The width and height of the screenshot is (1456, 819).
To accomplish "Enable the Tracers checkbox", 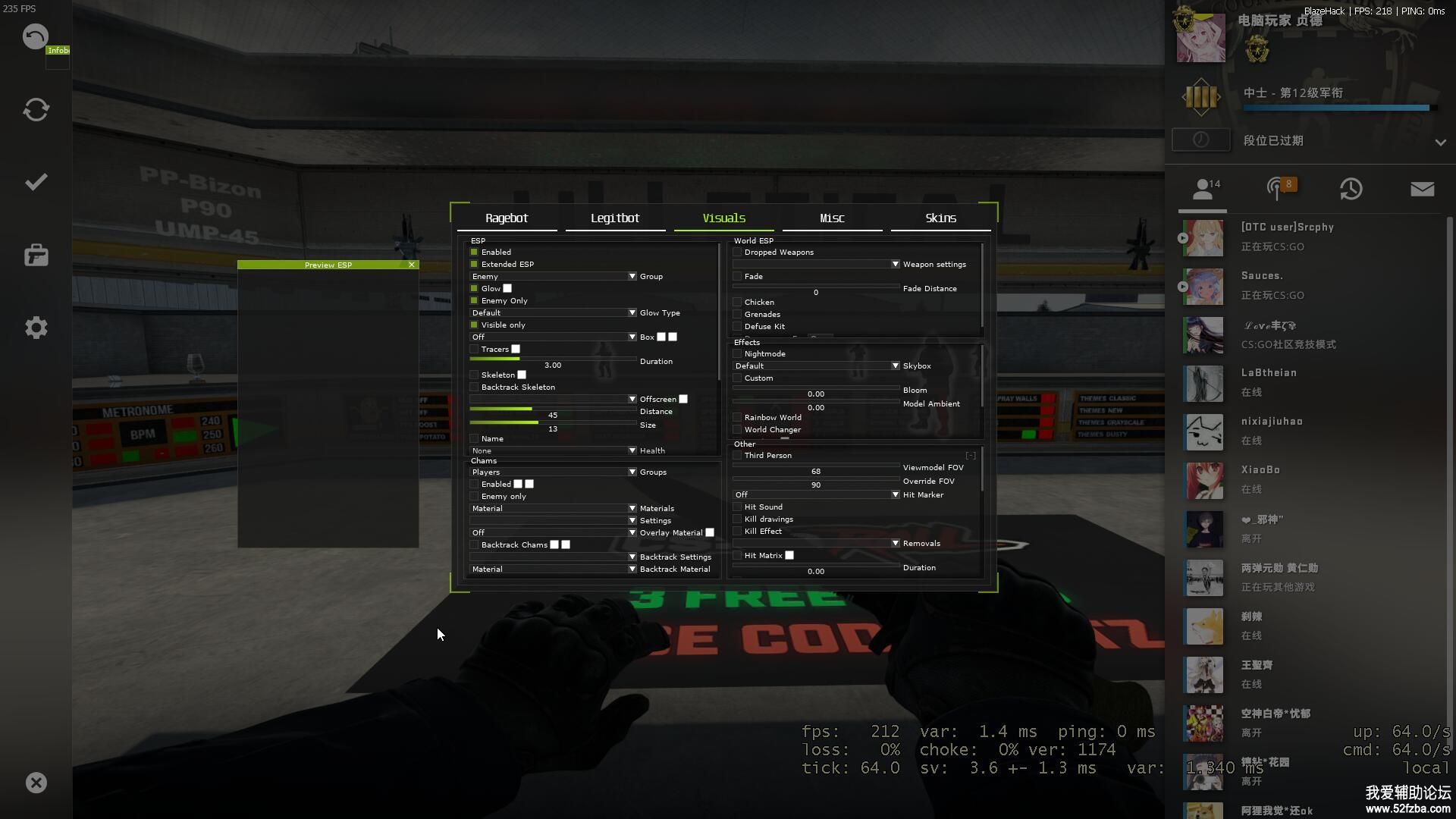I will 475,350.
